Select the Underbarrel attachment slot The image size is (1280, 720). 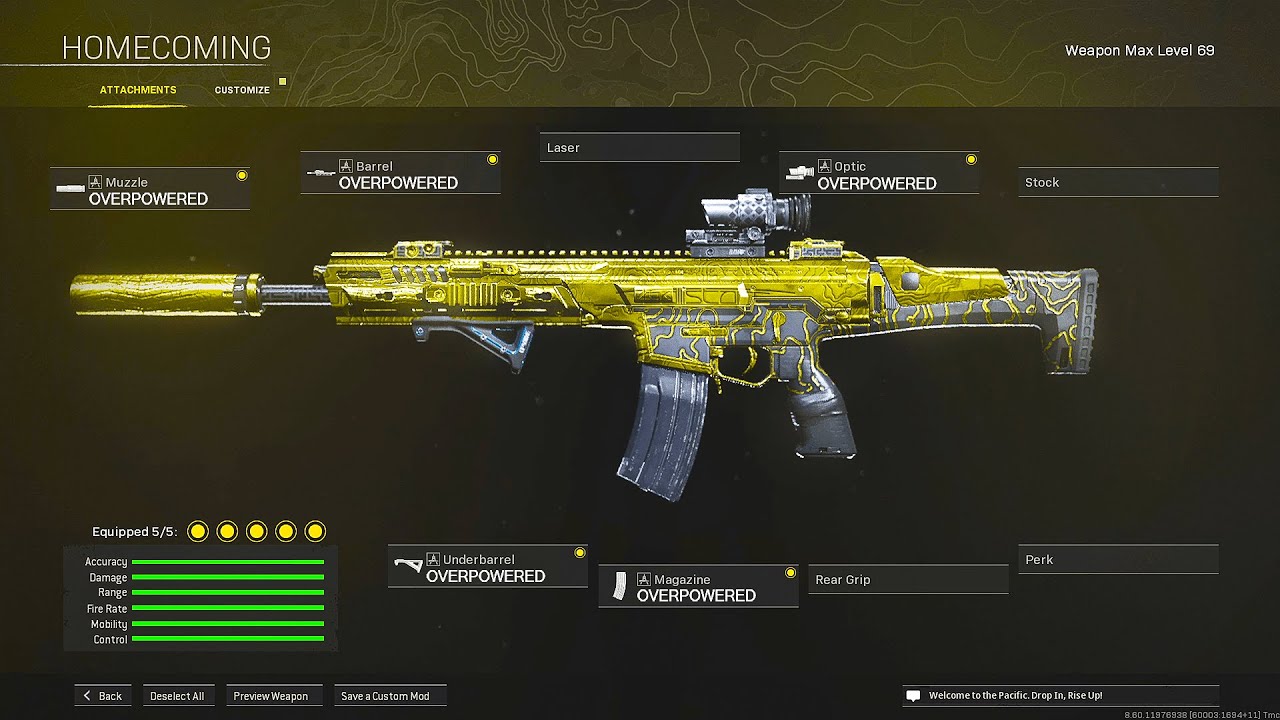point(487,567)
